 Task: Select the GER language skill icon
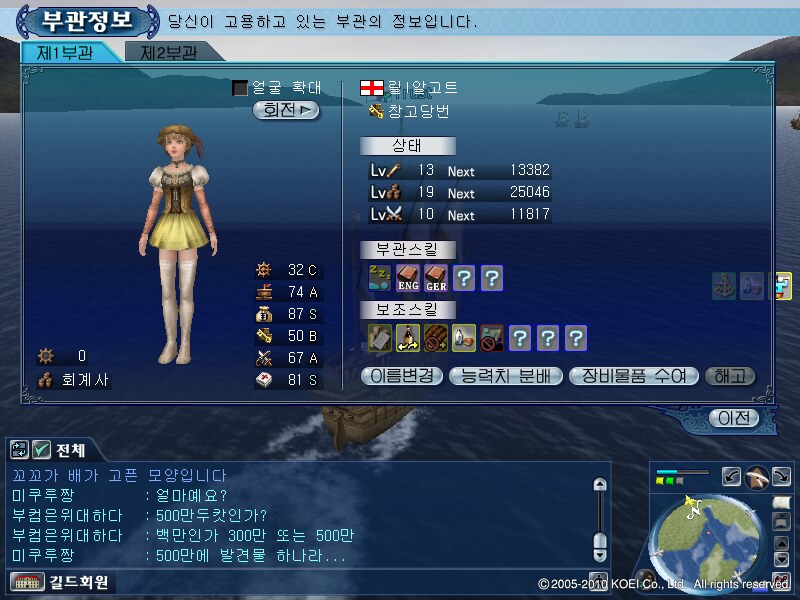click(435, 278)
